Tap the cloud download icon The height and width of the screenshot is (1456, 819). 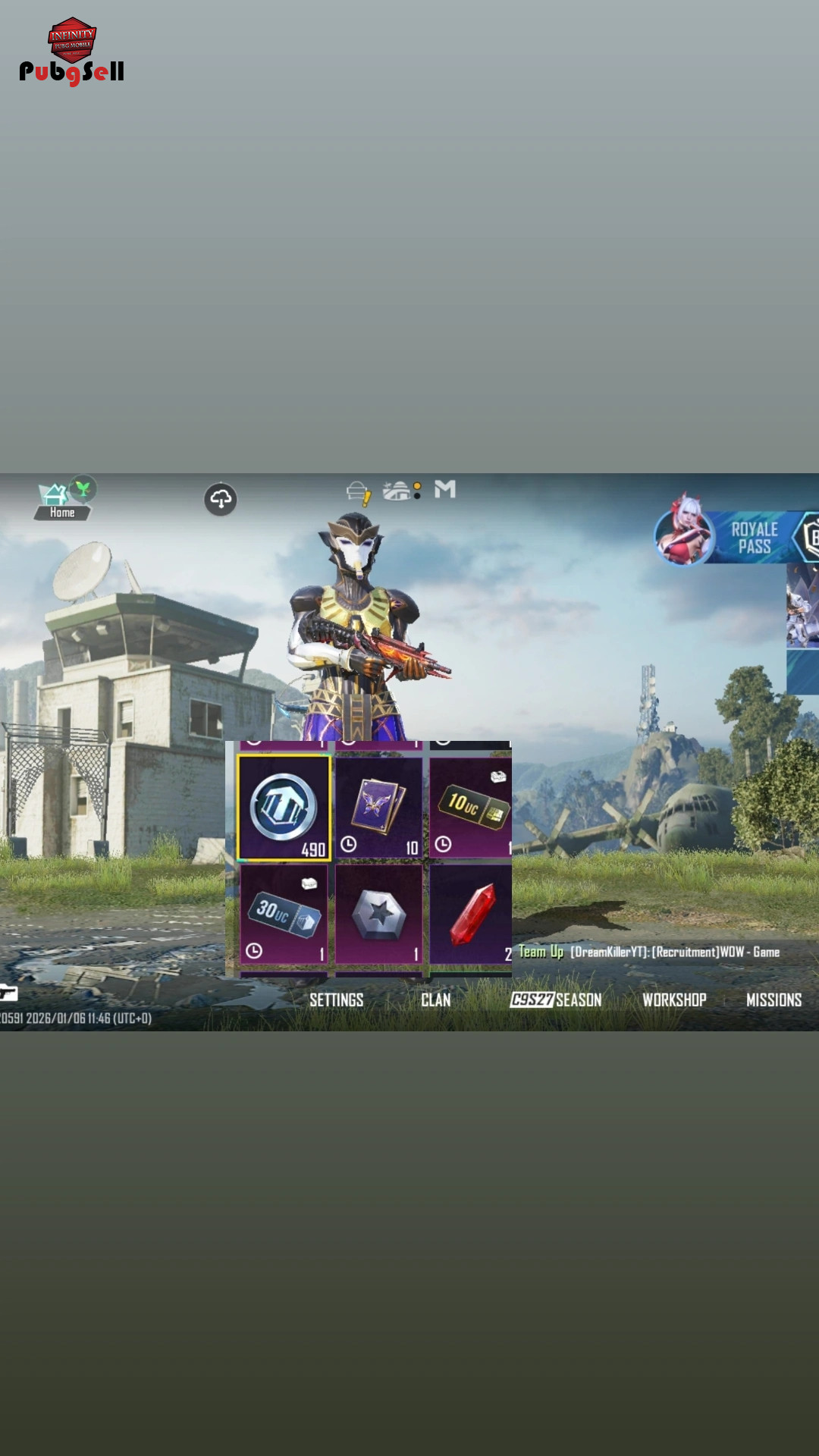pyautogui.click(x=221, y=500)
